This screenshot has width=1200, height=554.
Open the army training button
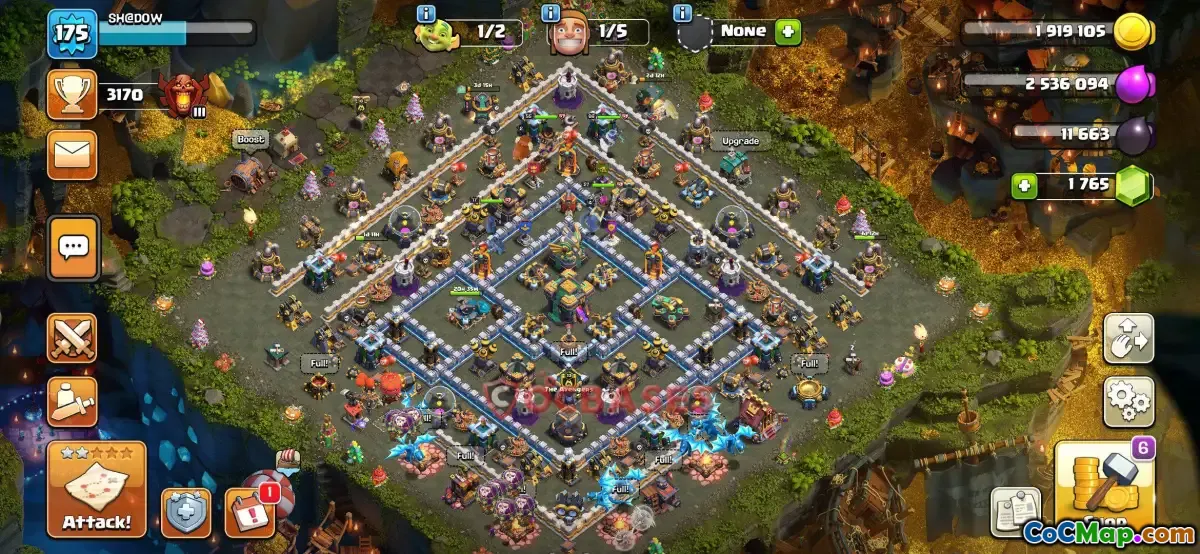(72, 401)
